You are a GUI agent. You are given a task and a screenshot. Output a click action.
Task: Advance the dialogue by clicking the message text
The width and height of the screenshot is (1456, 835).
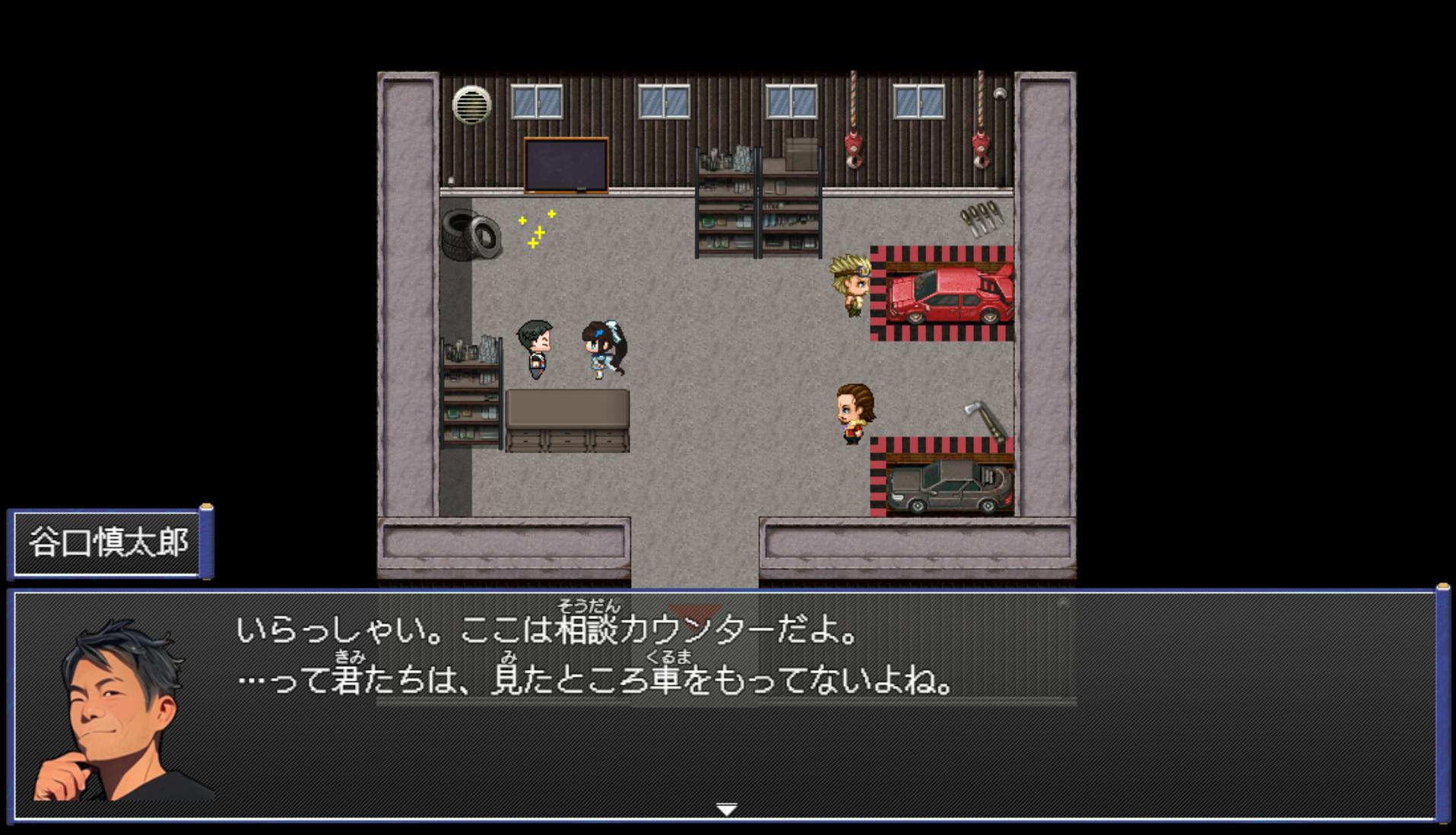(x=593, y=656)
